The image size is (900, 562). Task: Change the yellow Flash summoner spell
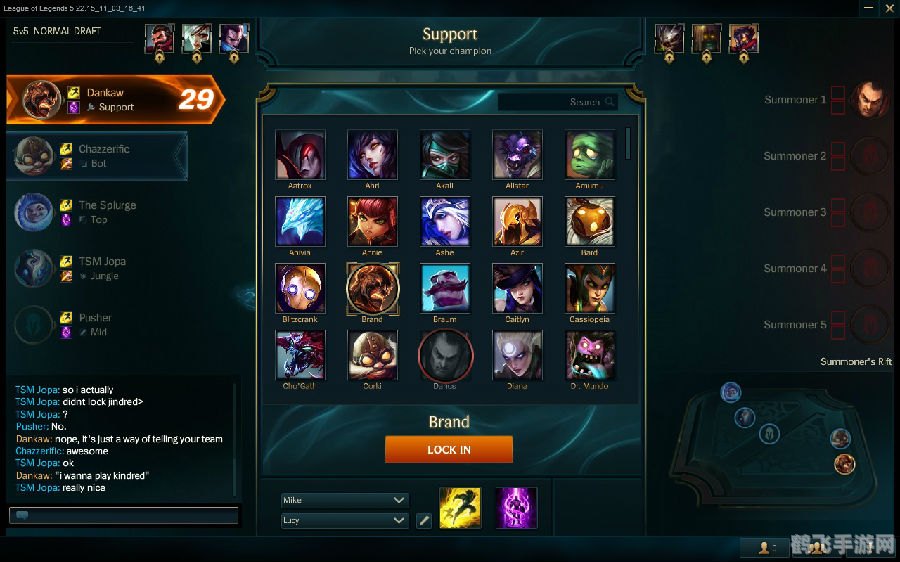460,508
